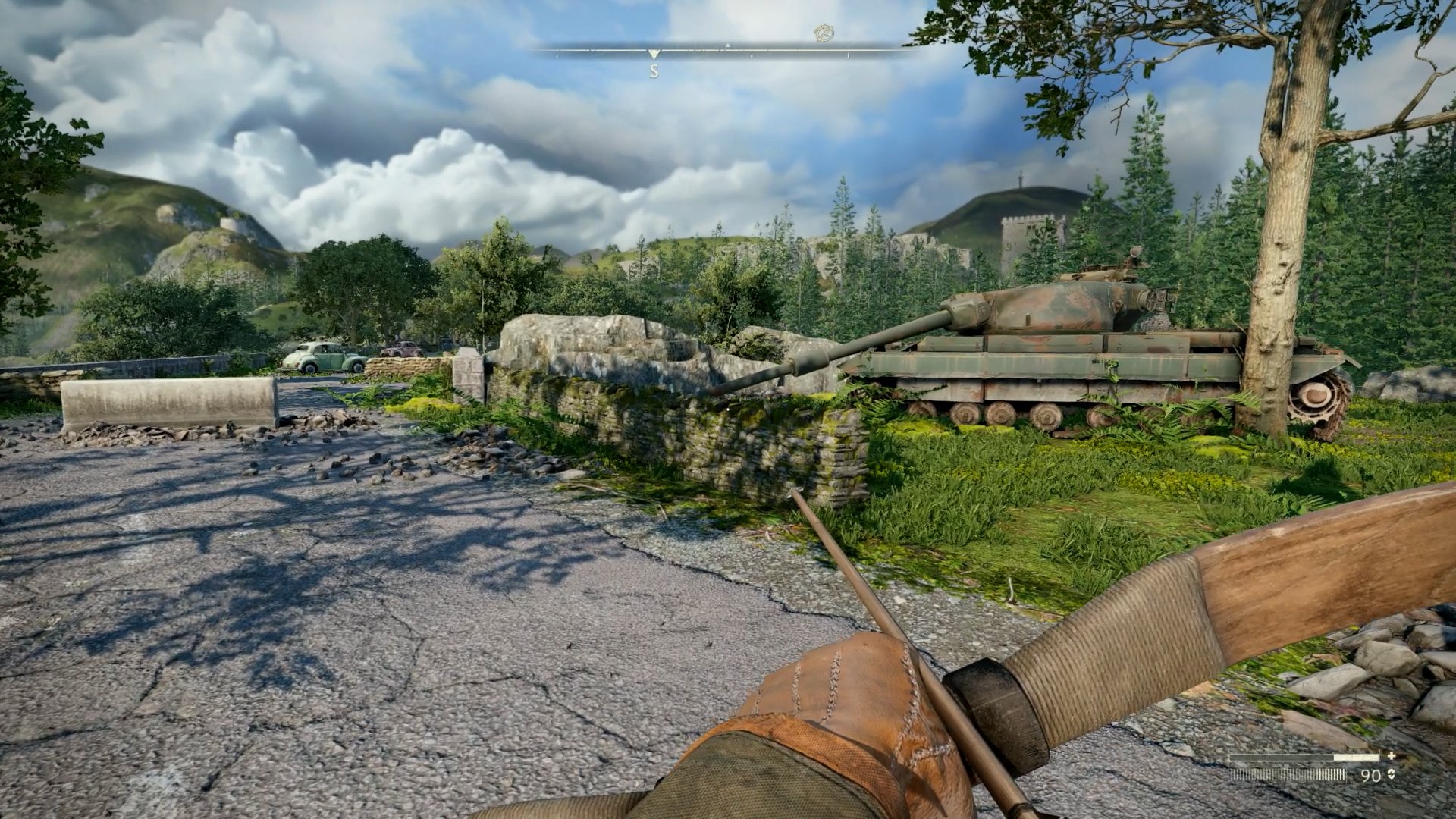Select the gold objective marker on the compass

[x=824, y=33]
